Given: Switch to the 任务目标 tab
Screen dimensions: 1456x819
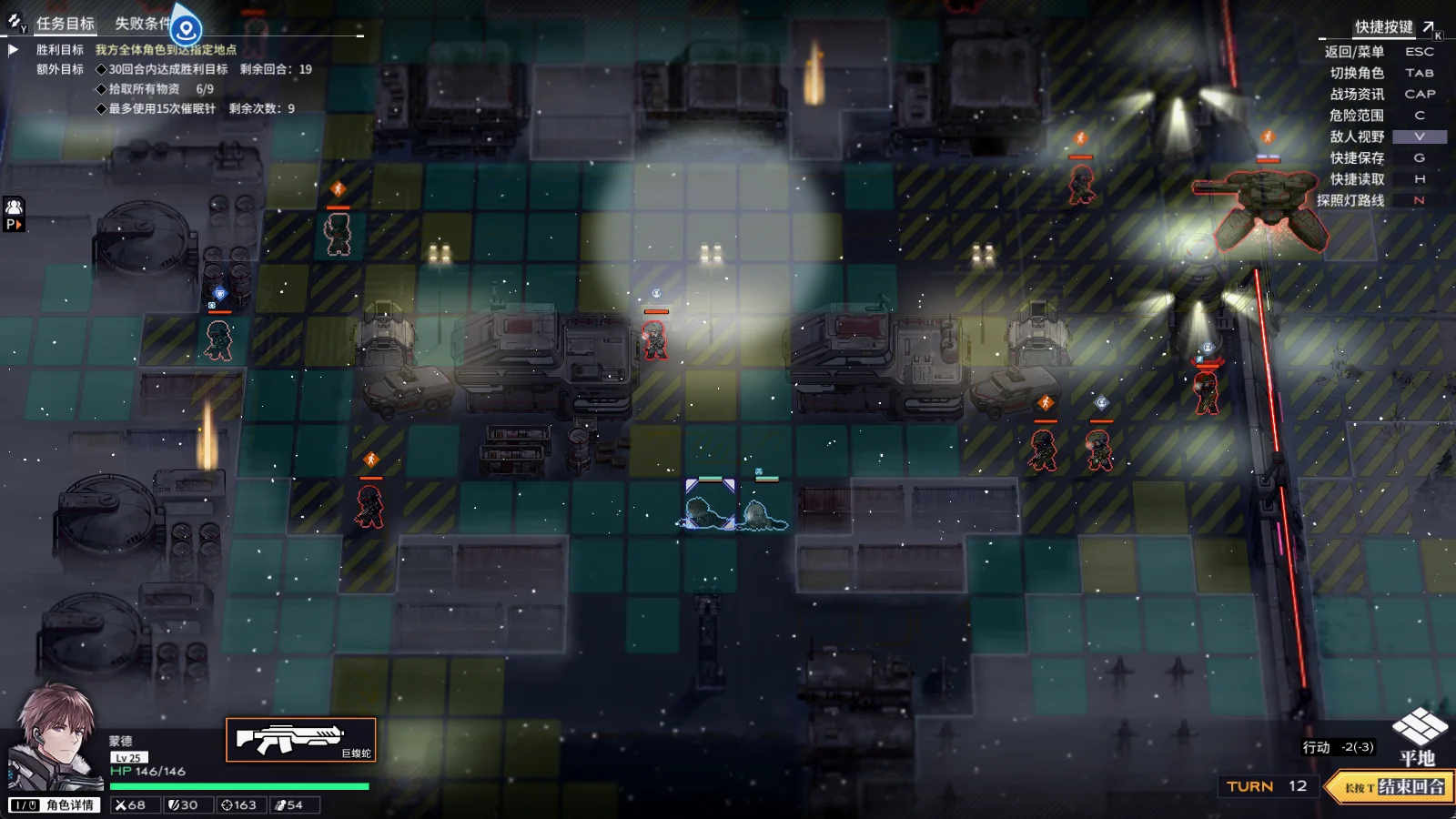Looking at the screenshot, I should pos(65,24).
